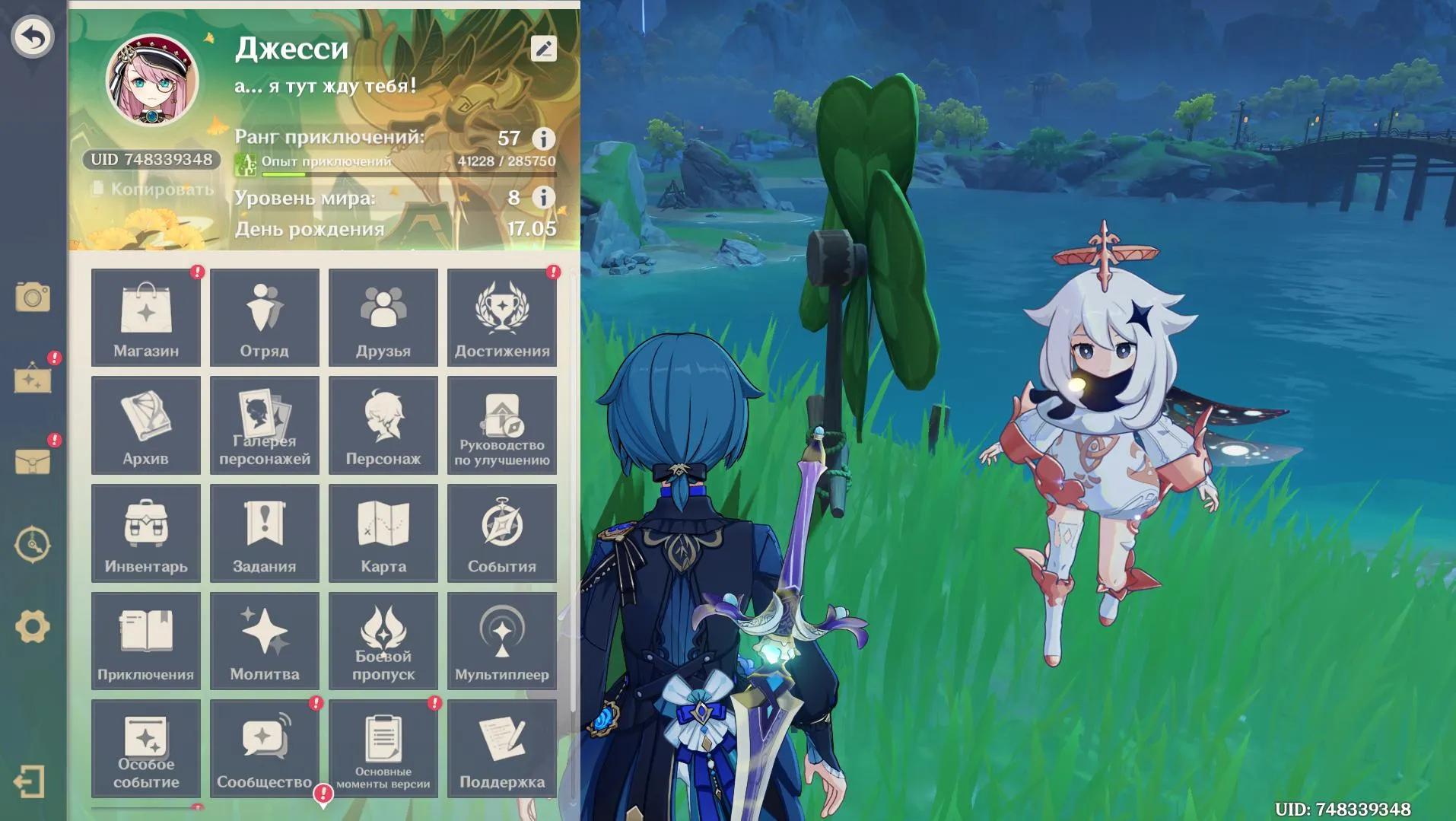The image size is (1456, 821).
Task: Open the Отряд (Party) setup screen
Action: (264, 317)
